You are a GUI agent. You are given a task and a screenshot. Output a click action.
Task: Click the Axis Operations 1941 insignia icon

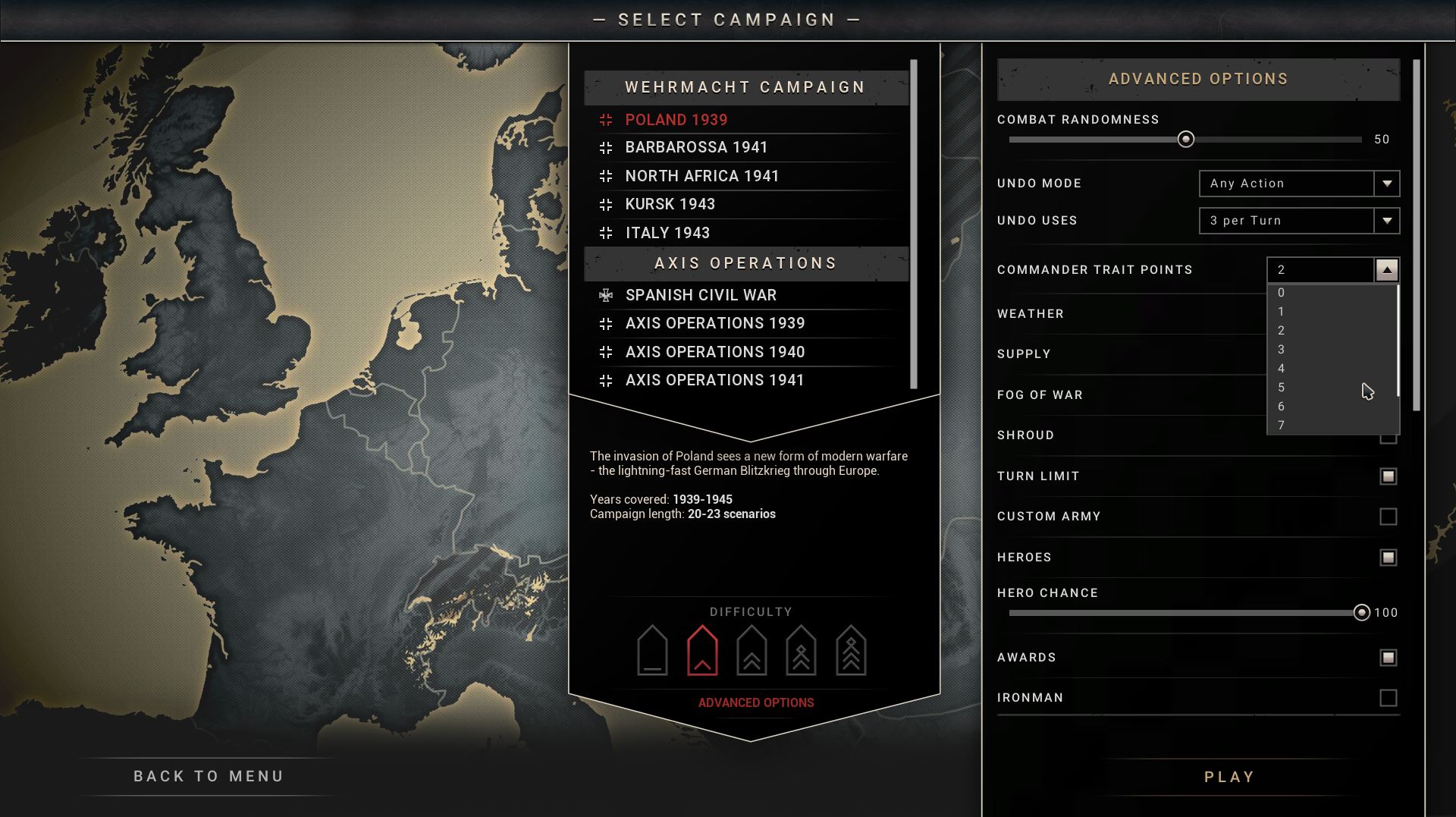(x=606, y=379)
